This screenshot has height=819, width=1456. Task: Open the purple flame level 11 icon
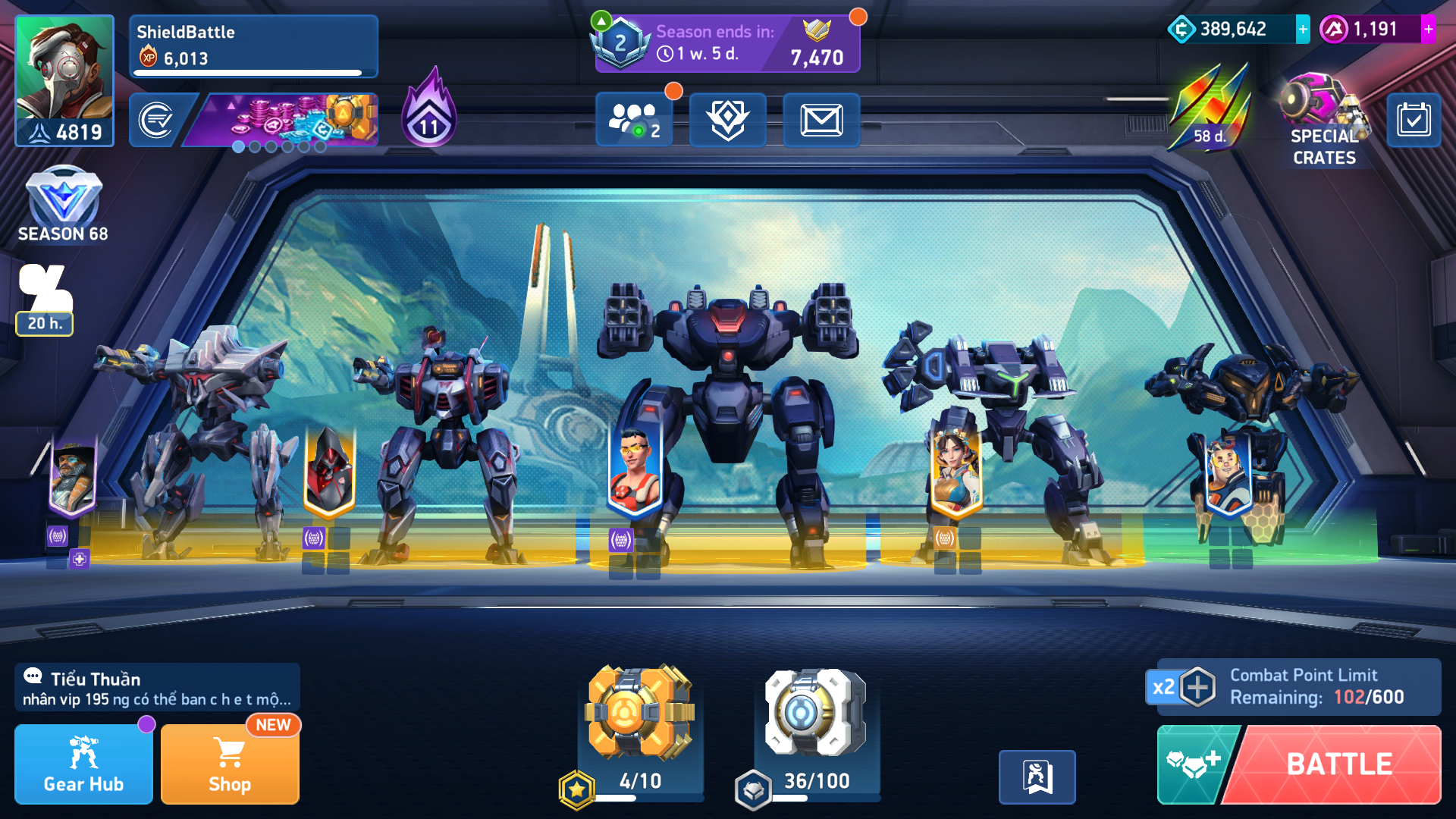429,110
